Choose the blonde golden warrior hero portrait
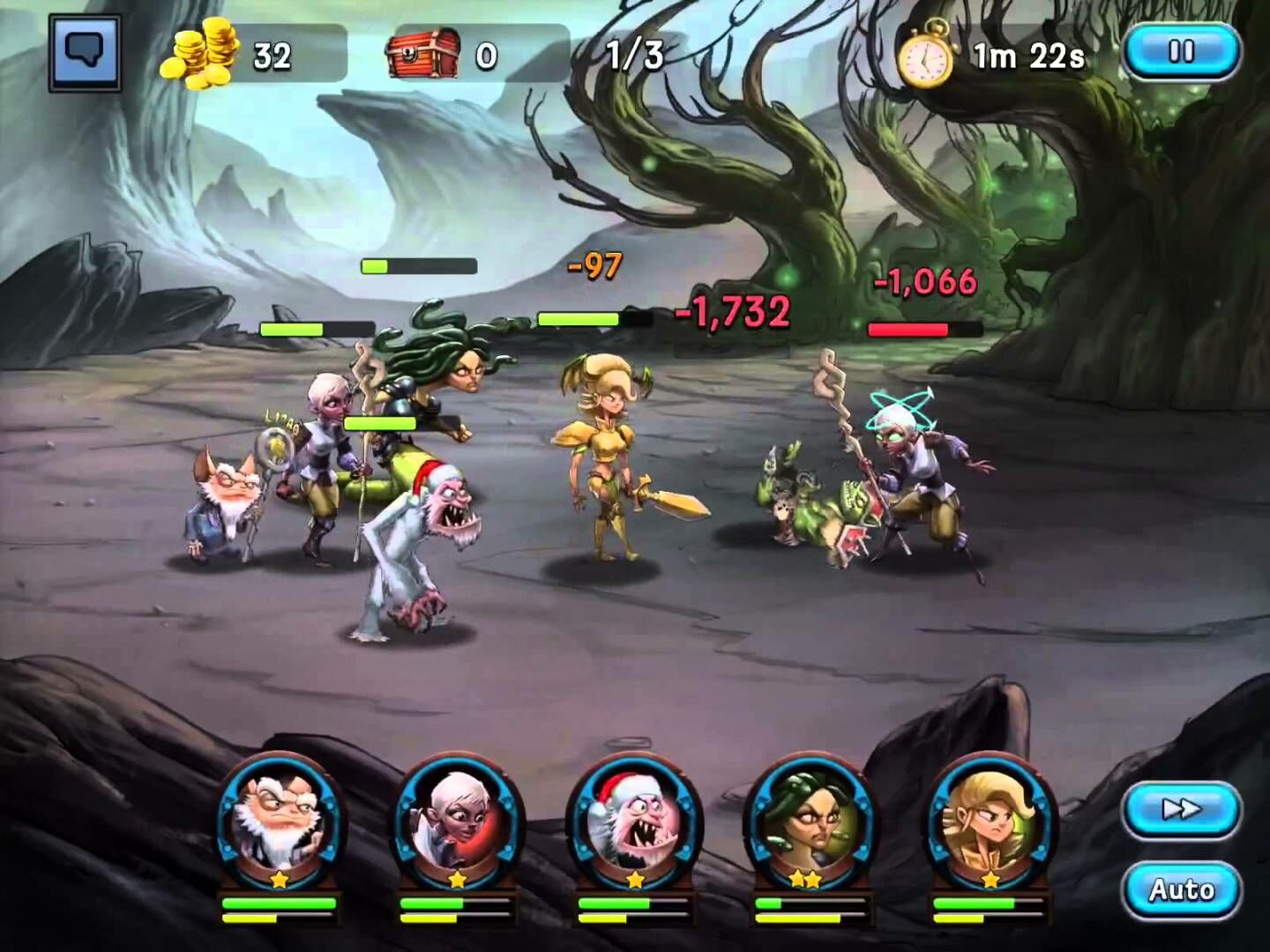 [990, 822]
